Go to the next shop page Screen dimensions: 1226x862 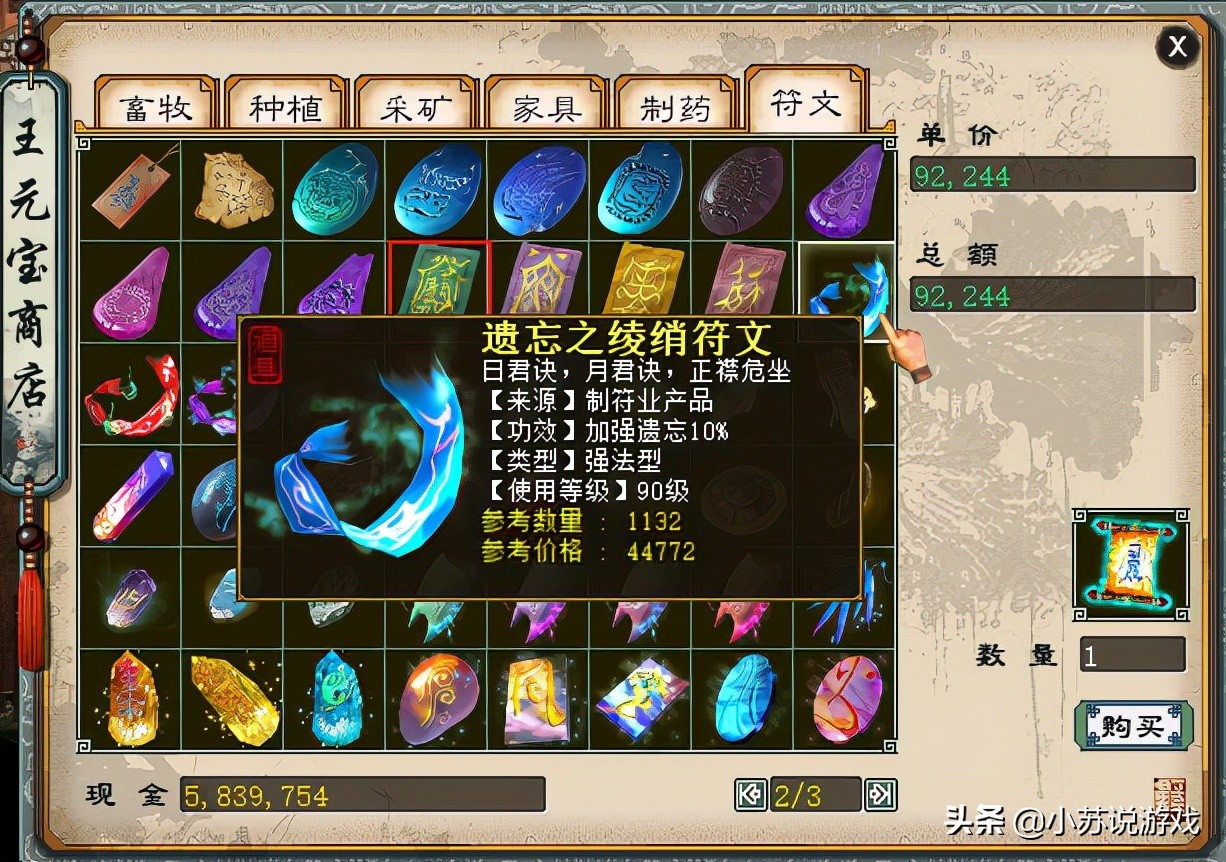880,796
